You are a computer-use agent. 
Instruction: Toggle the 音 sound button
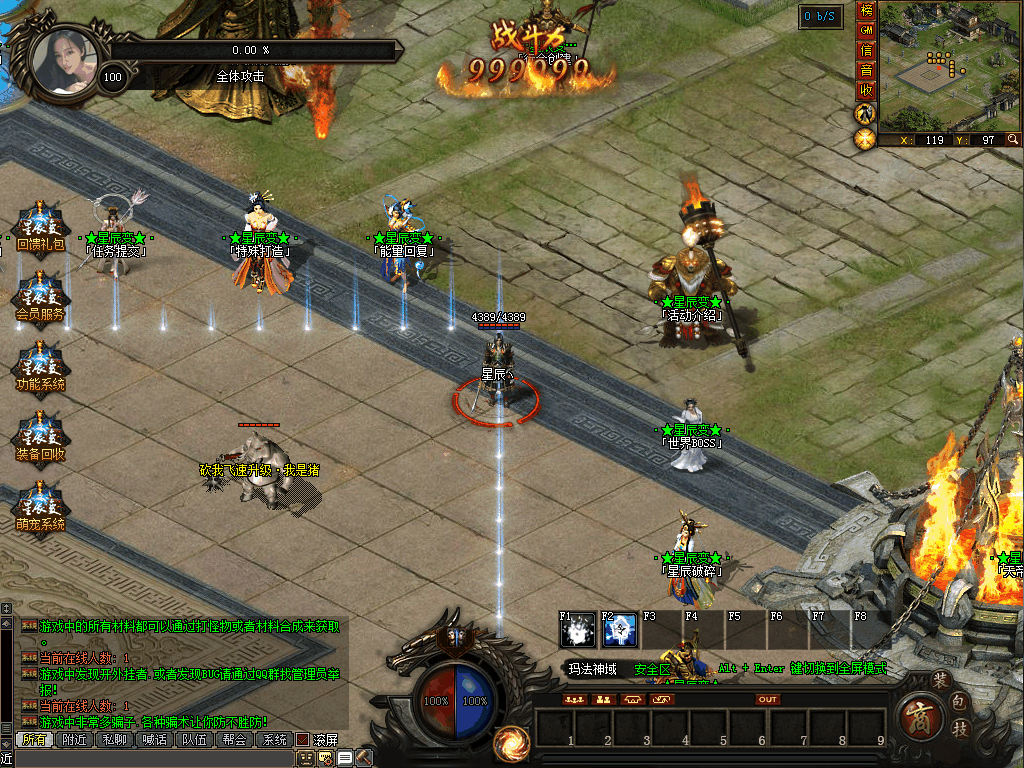click(x=867, y=70)
